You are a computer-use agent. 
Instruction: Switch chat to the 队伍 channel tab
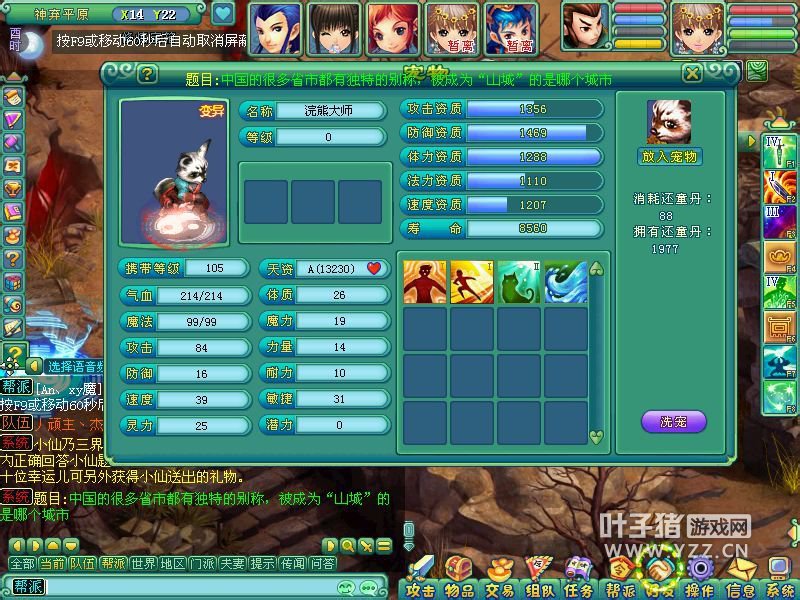(x=82, y=564)
